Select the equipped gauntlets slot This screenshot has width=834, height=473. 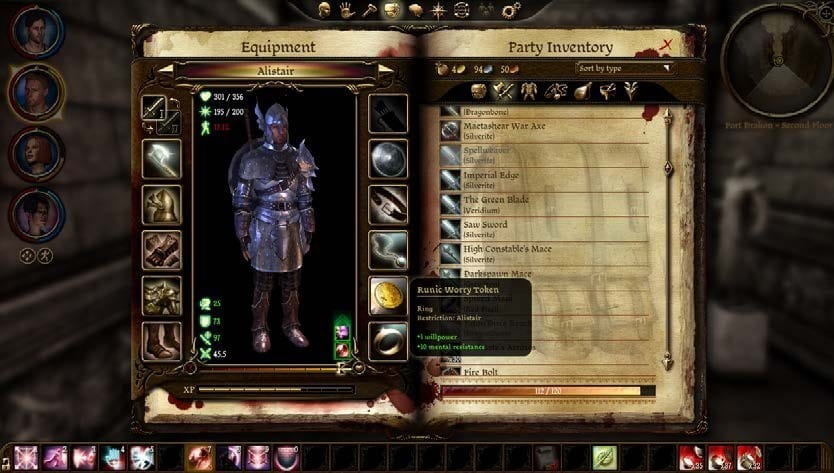click(161, 250)
